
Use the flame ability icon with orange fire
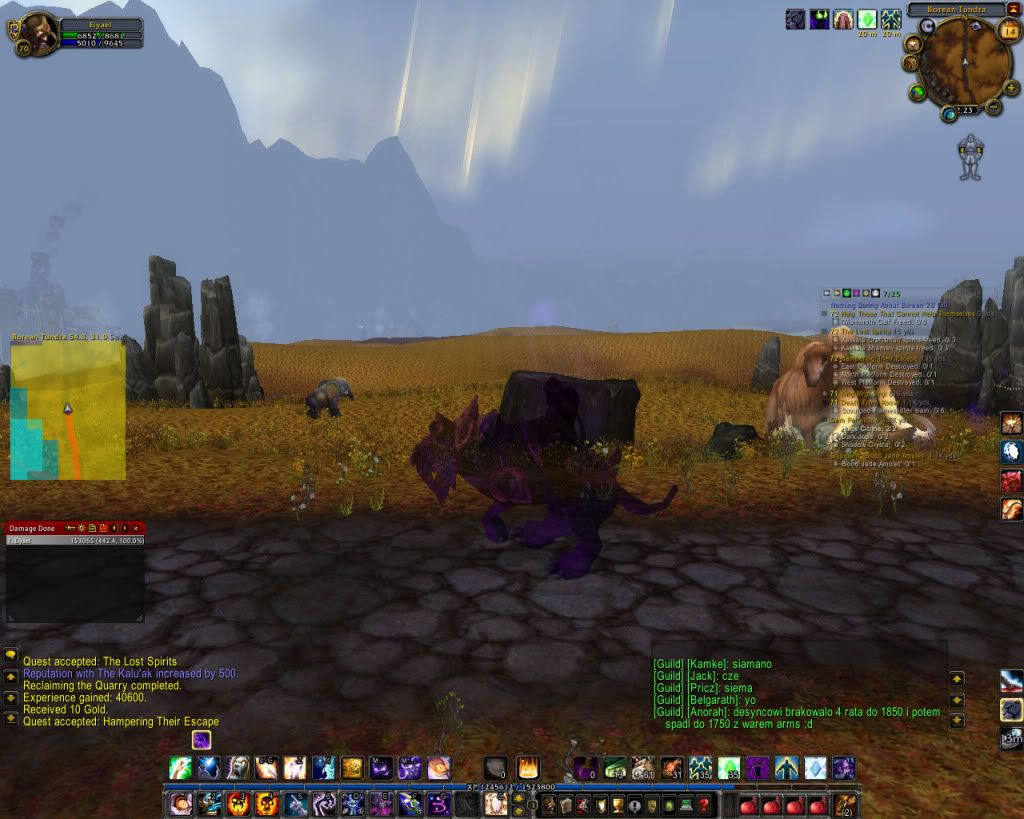click(527, 768)
